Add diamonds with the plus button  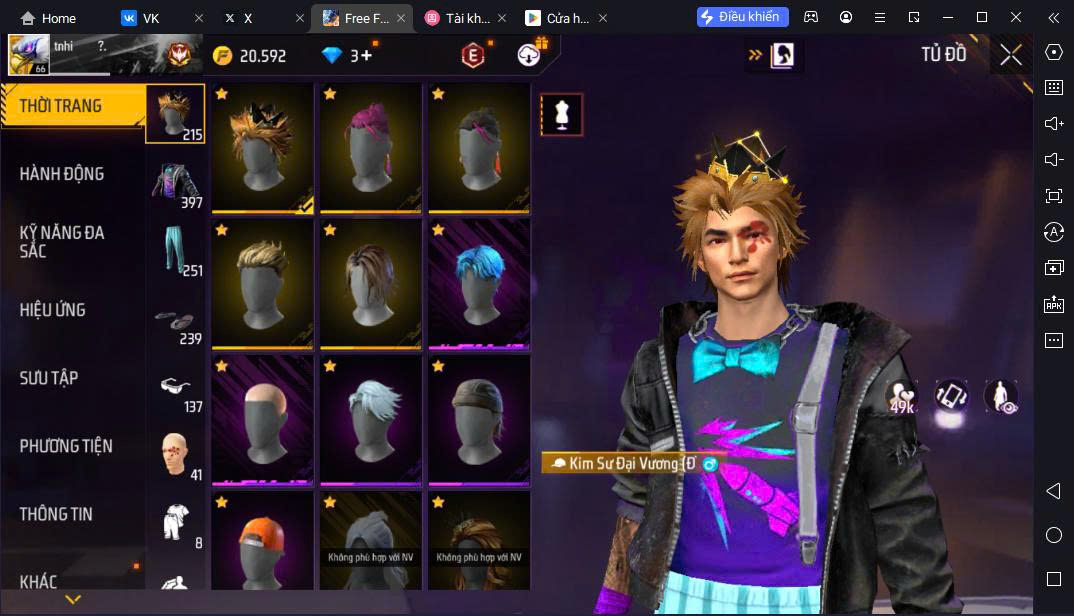click(366, 56)
